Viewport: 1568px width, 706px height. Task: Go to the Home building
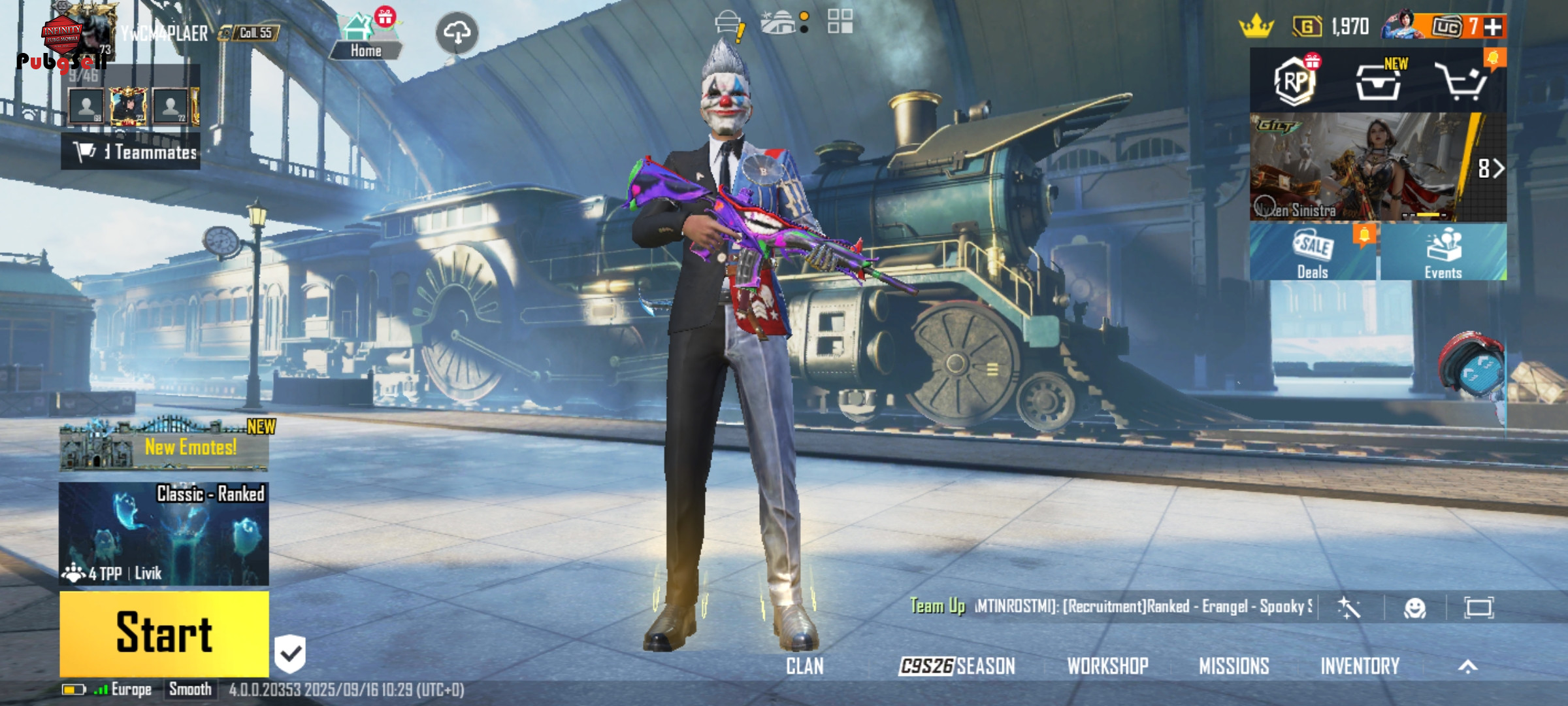click(365, 37)
